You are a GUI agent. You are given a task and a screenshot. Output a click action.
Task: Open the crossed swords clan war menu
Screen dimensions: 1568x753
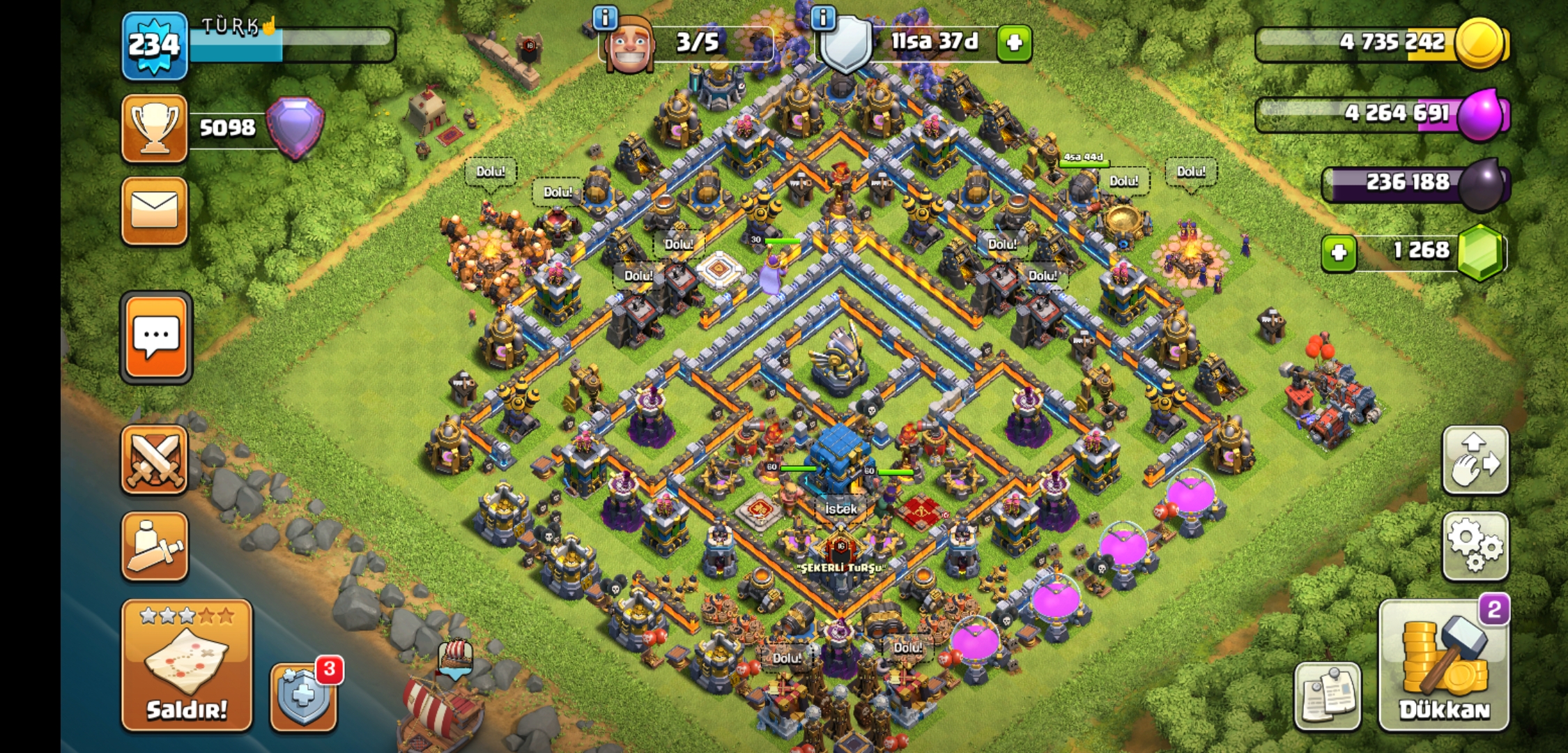155,459
